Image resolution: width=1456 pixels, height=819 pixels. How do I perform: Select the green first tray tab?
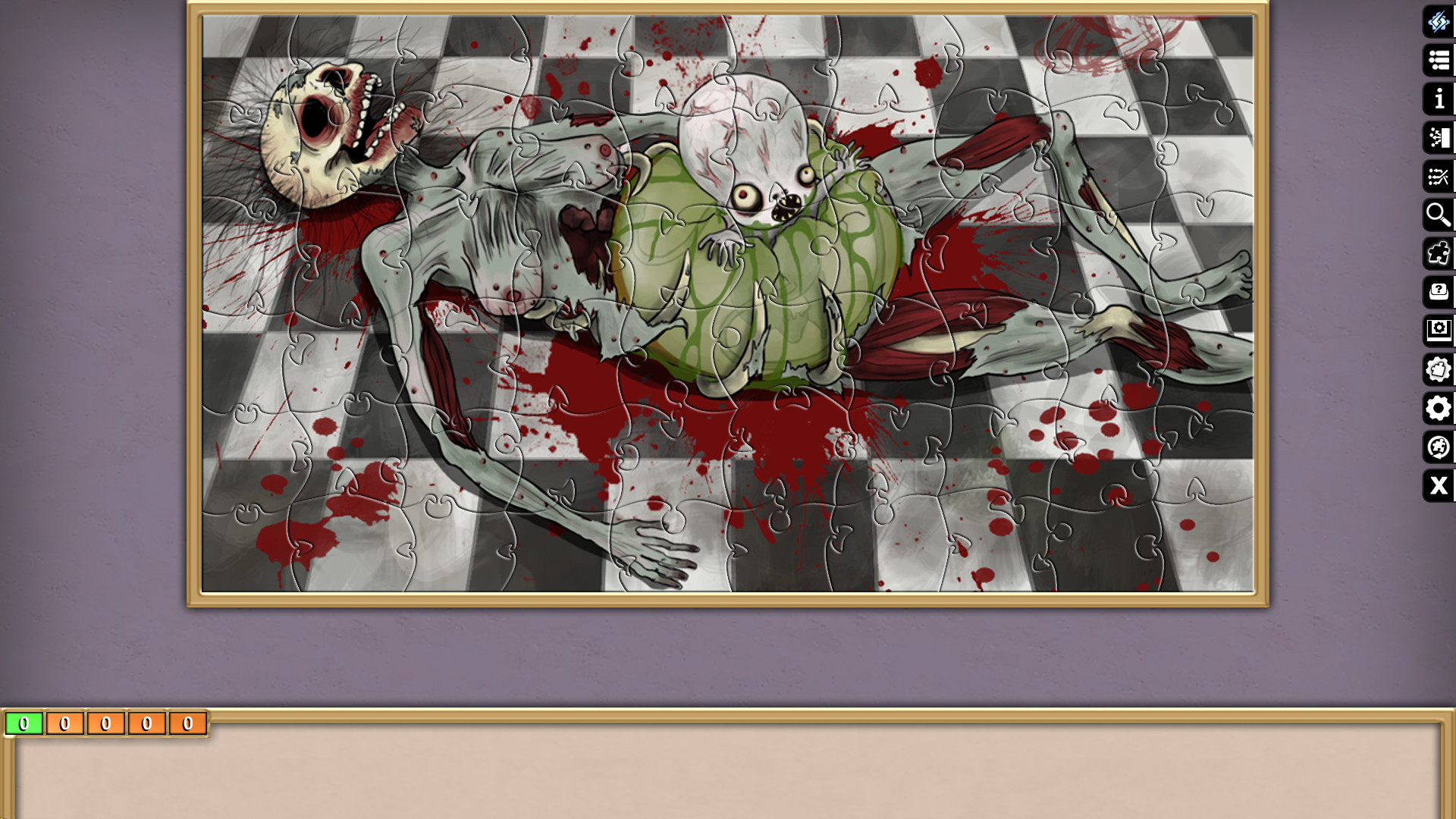(x=24, y=723)
